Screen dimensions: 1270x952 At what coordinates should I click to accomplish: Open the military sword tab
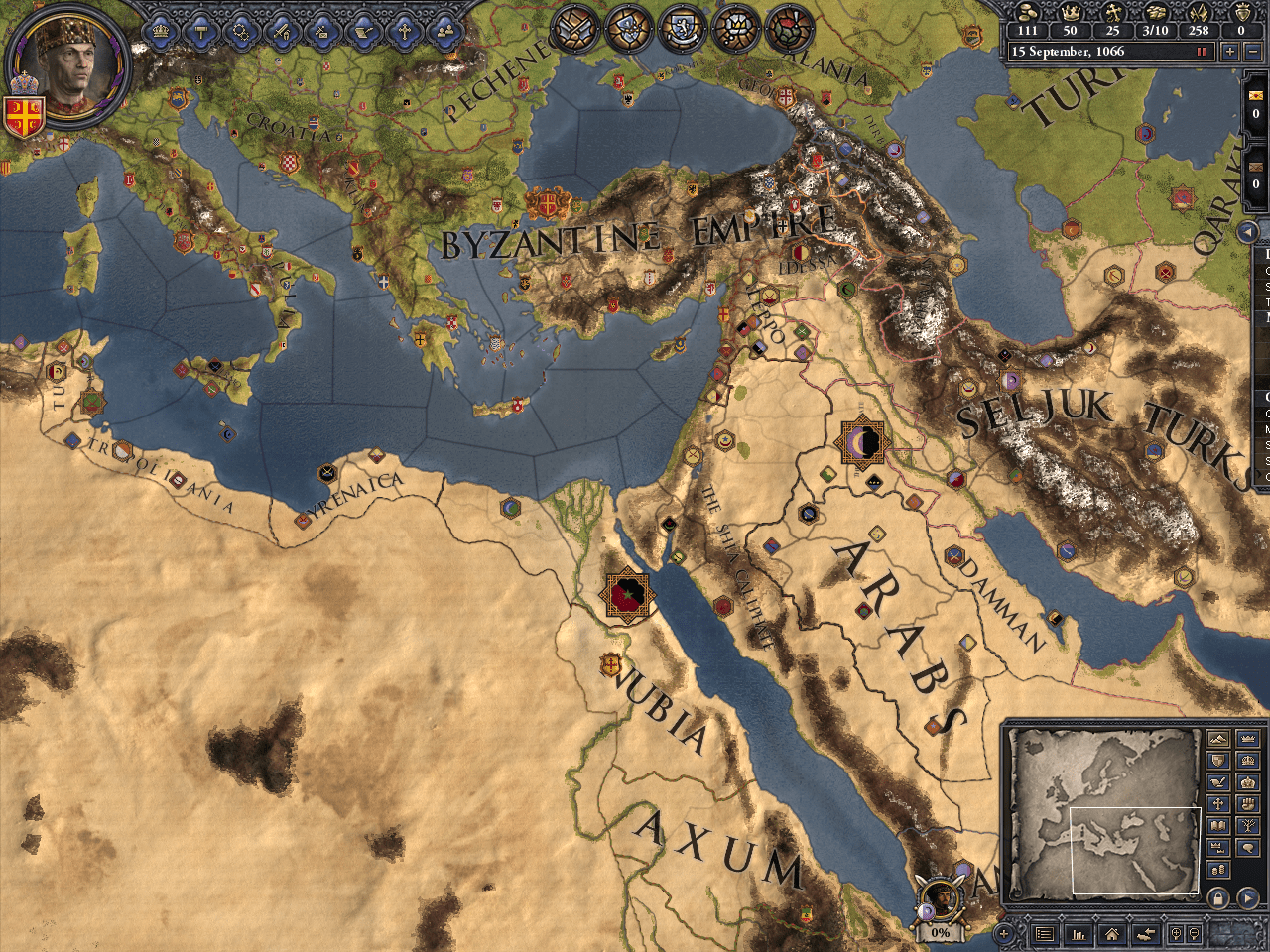[282, 31]
